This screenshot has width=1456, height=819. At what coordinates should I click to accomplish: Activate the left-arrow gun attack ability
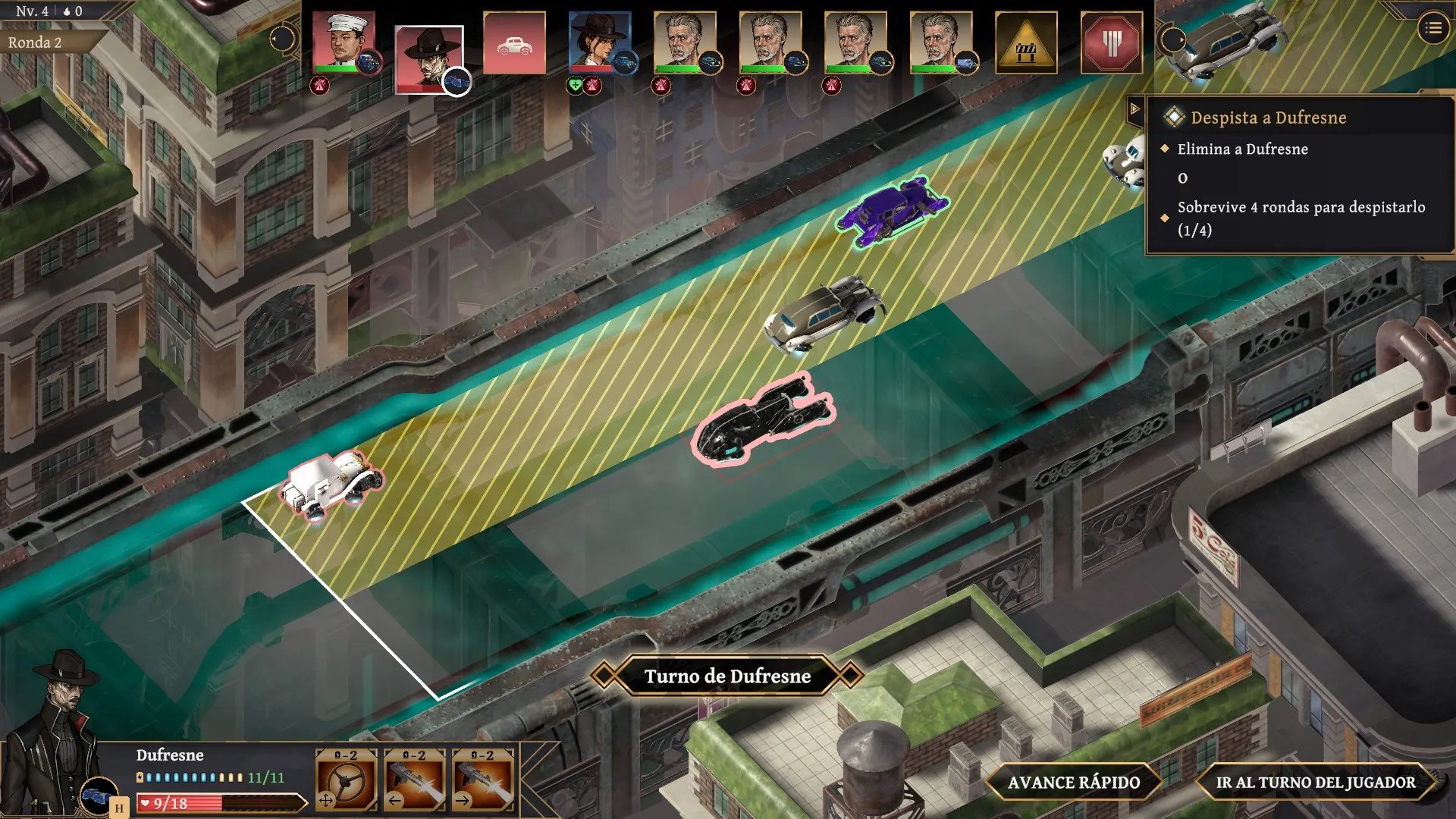[415, 780]
